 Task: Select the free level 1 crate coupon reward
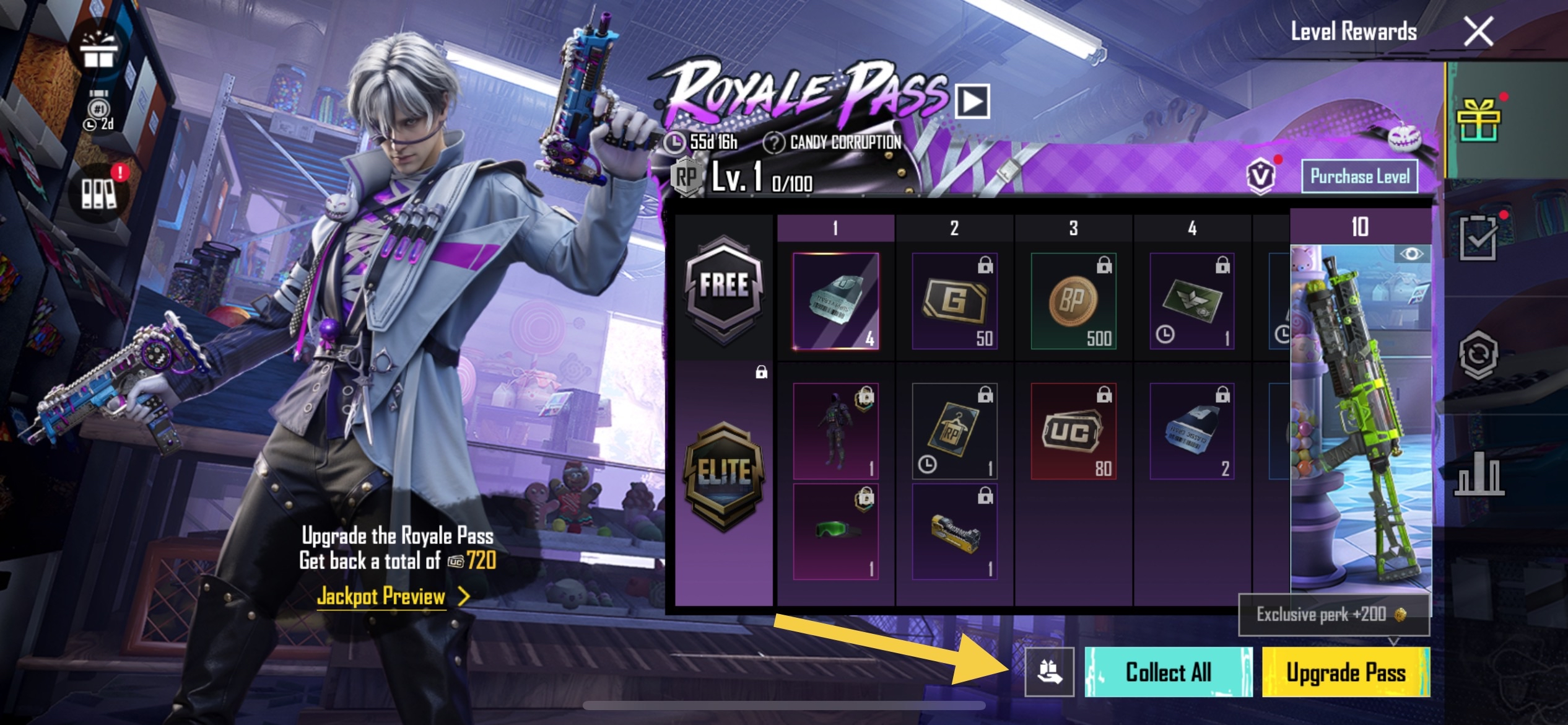835,301
